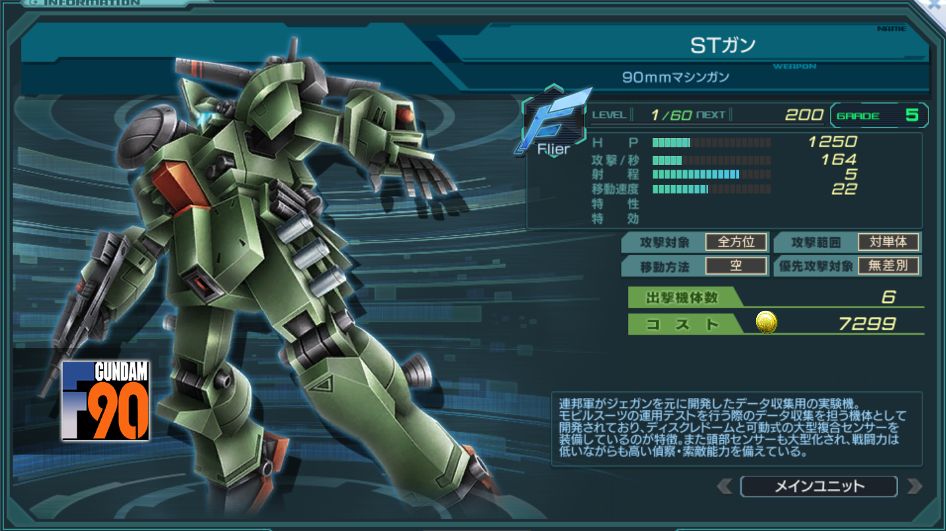Image resolution: width=946 pixels, height=531 pixels.
Task: Click the right arrow beside メインユニット
Action: pos(912,487)
